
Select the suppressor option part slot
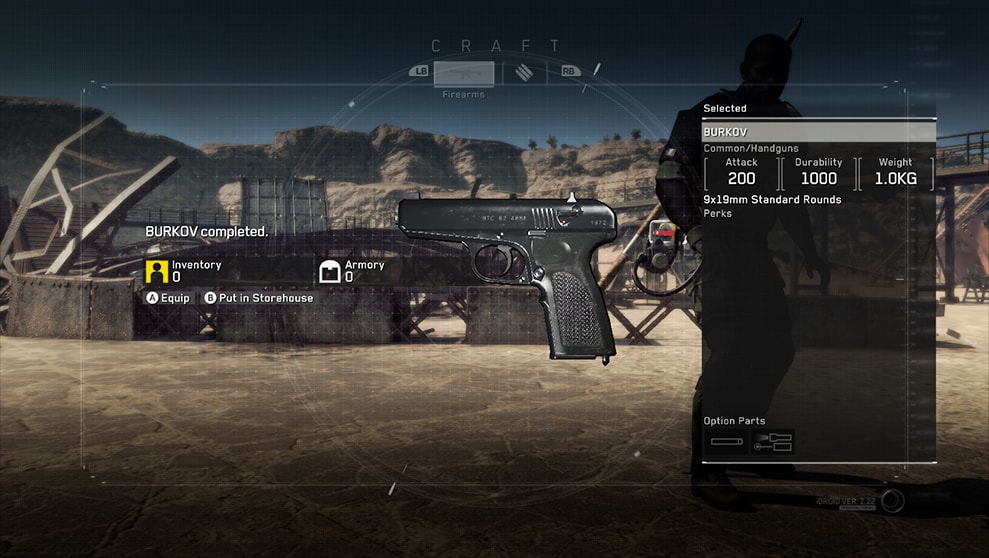click(725, 441)
